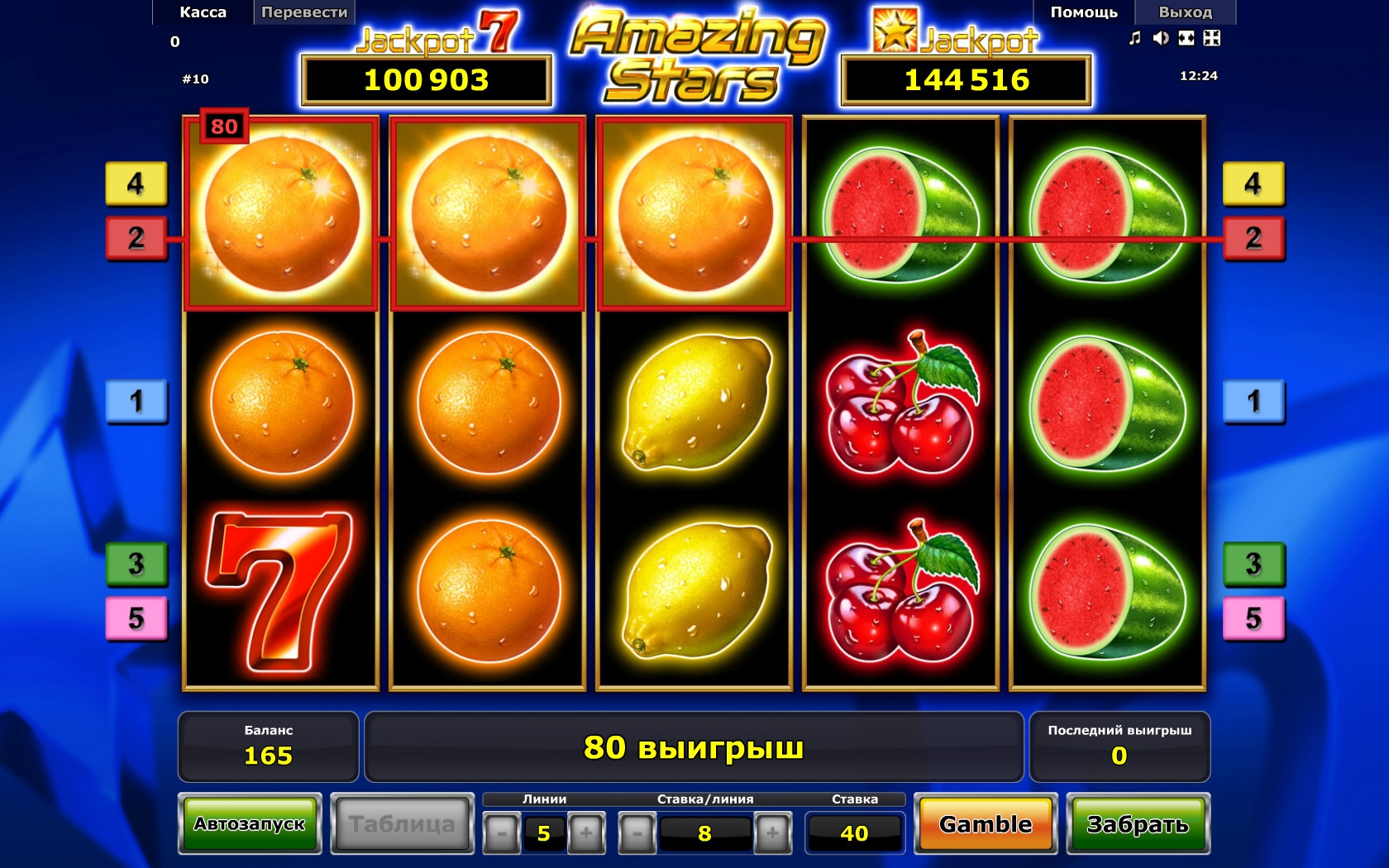
Task: Decrease the Линии line count
Action: point(501,833)
